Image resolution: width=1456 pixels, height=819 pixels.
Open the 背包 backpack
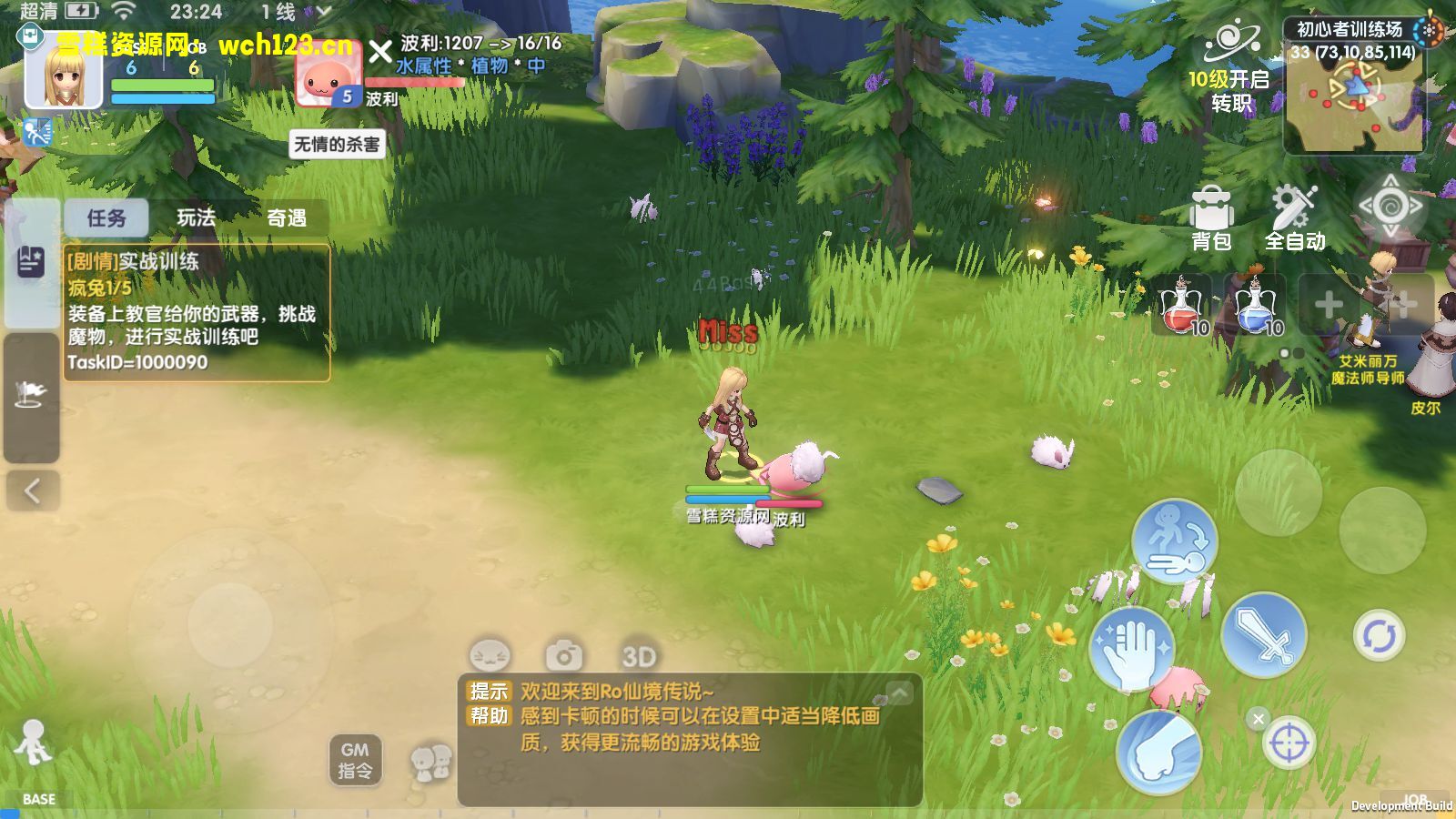(1211, 219)
